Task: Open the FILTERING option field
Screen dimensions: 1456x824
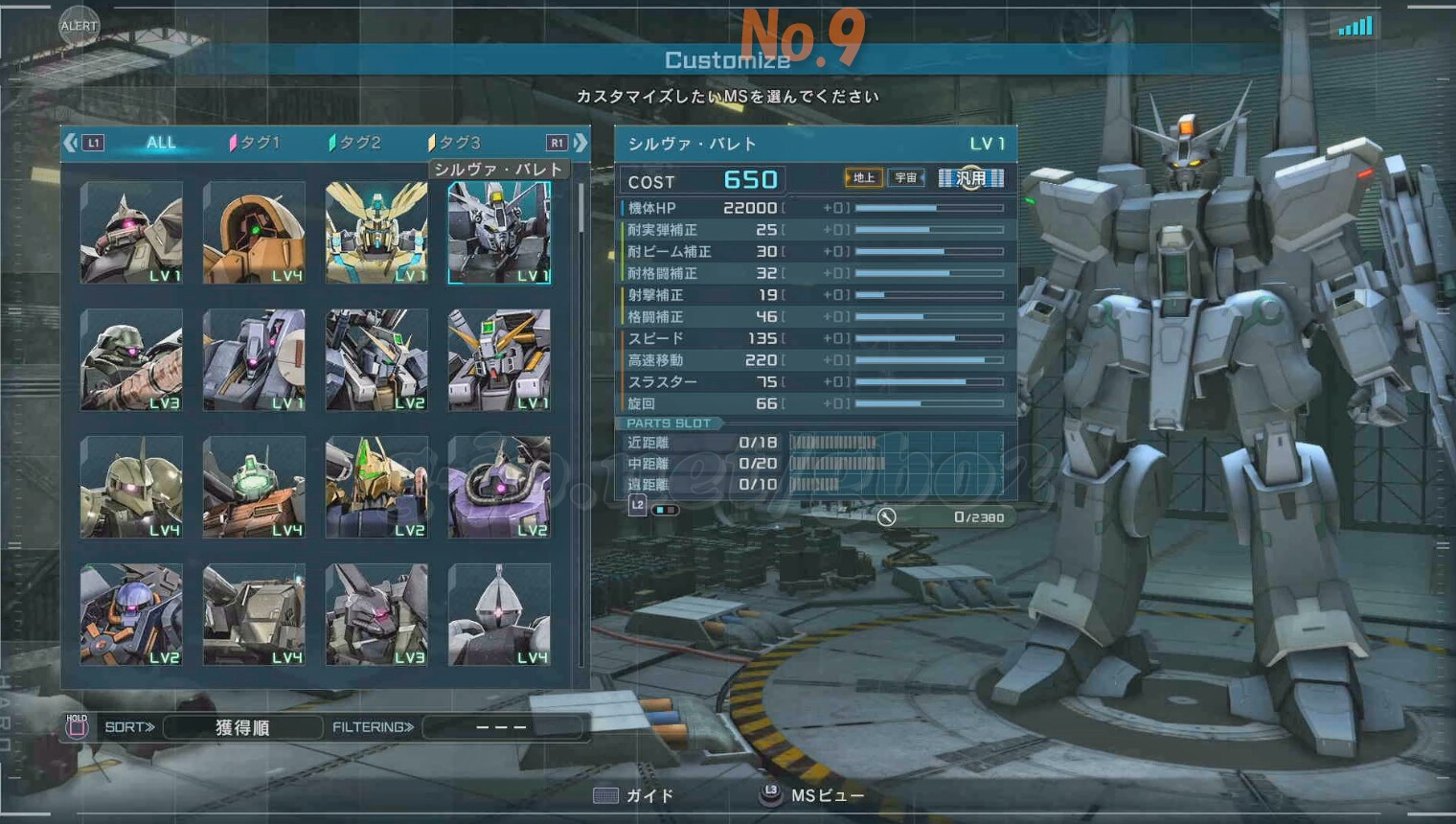Action: (501, 727)
